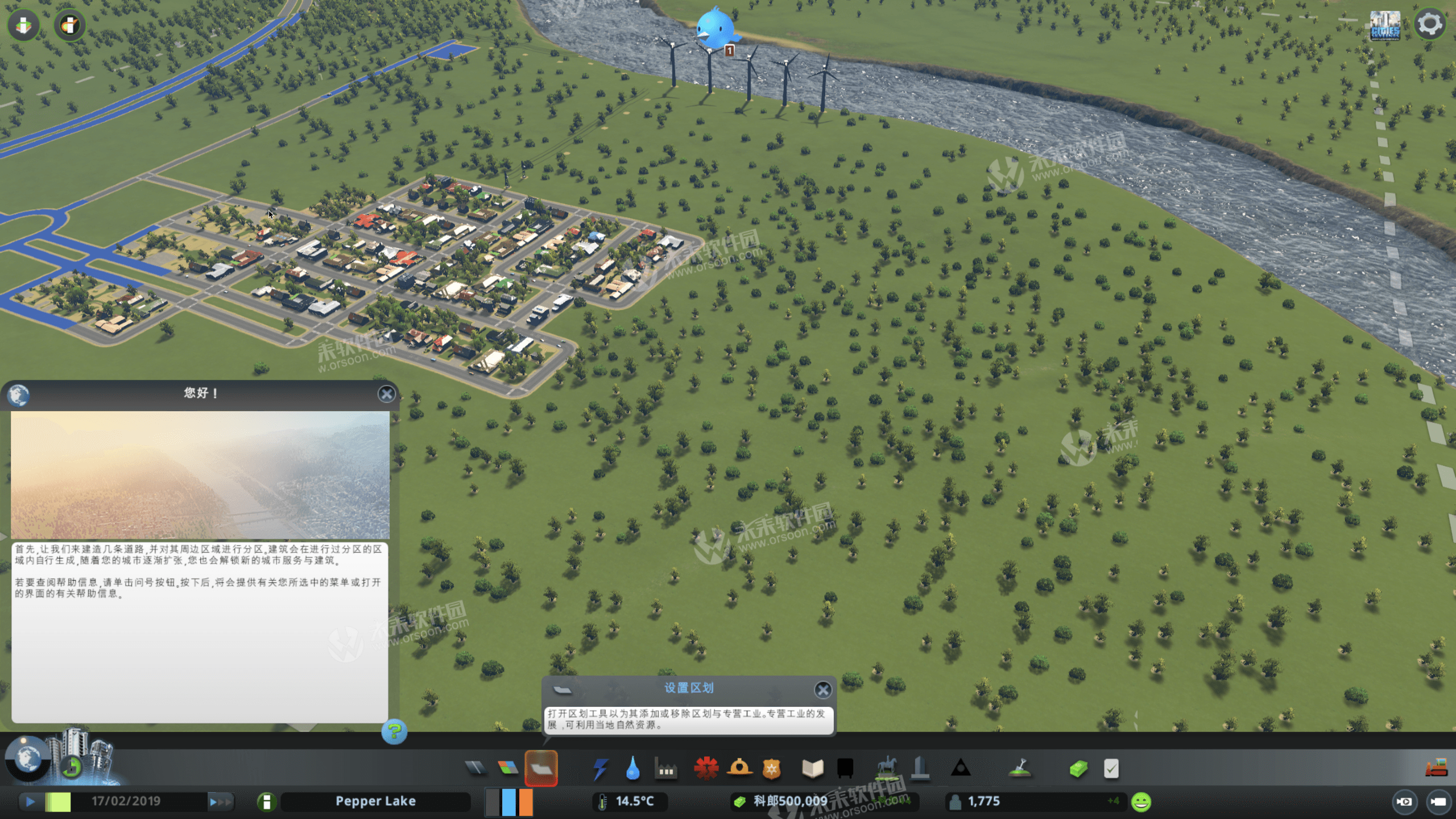Open the green money economy panel

[1078, 769]
